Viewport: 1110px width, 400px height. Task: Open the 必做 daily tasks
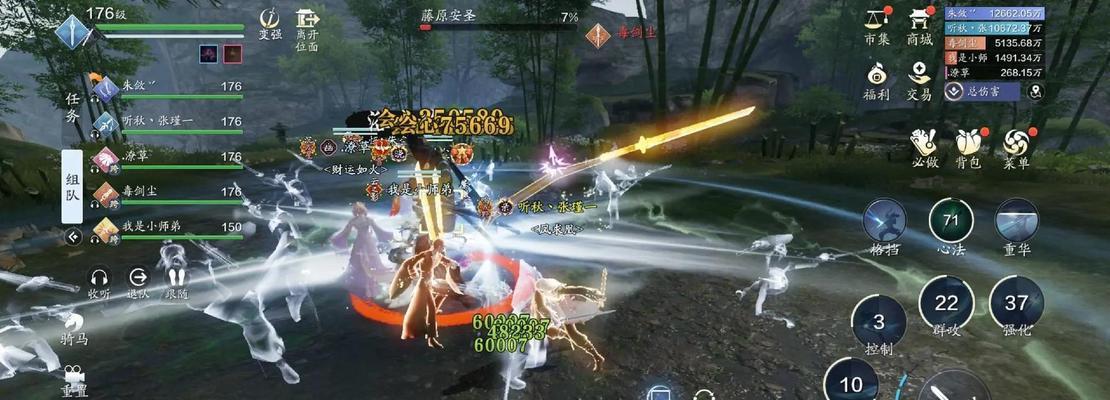pyautogui.click(x=925, y=146)
